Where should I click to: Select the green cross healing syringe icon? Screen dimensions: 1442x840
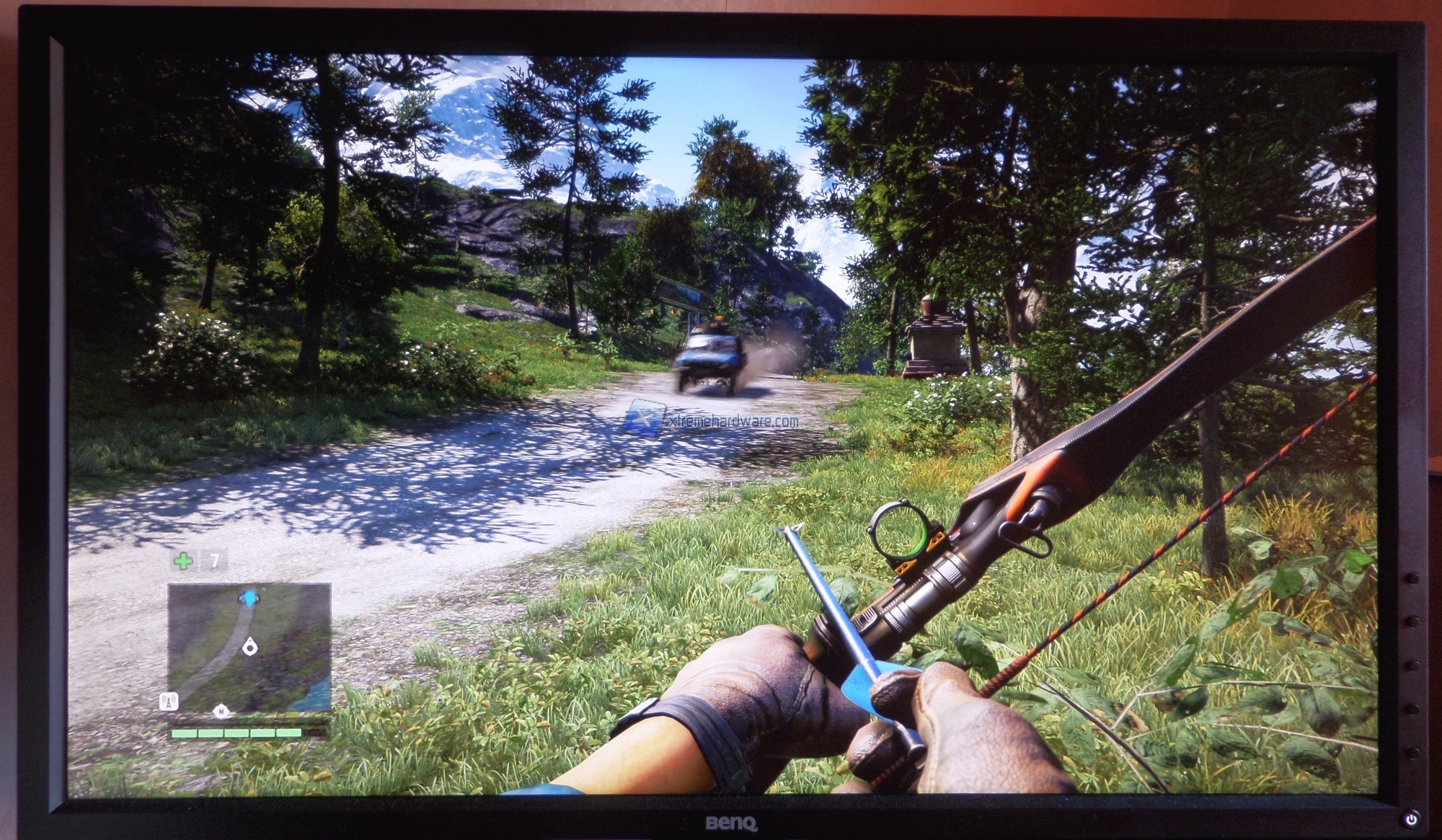coord(183,560)
